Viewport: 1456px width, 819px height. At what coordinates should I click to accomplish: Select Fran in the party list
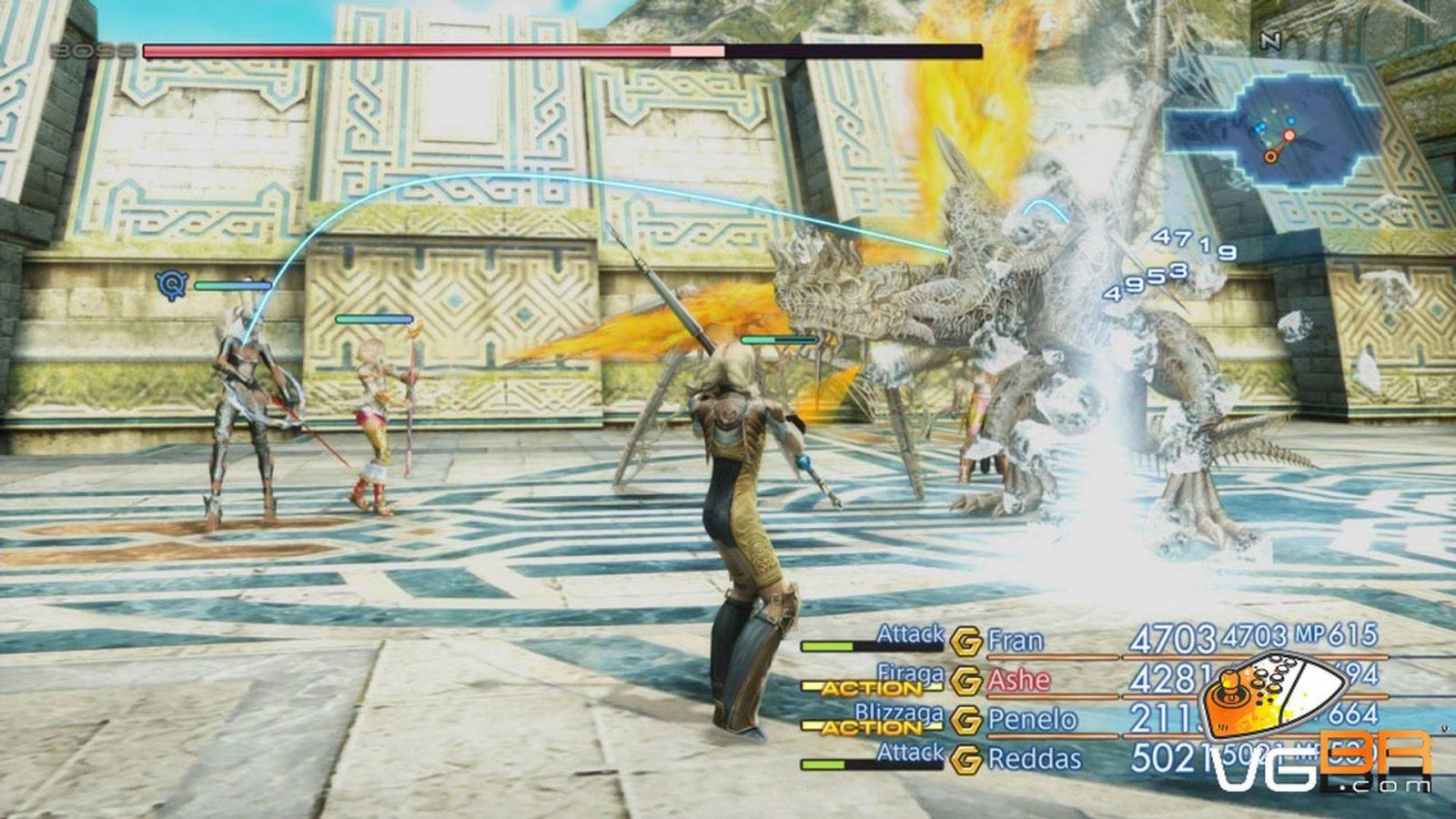[1015, 642]
